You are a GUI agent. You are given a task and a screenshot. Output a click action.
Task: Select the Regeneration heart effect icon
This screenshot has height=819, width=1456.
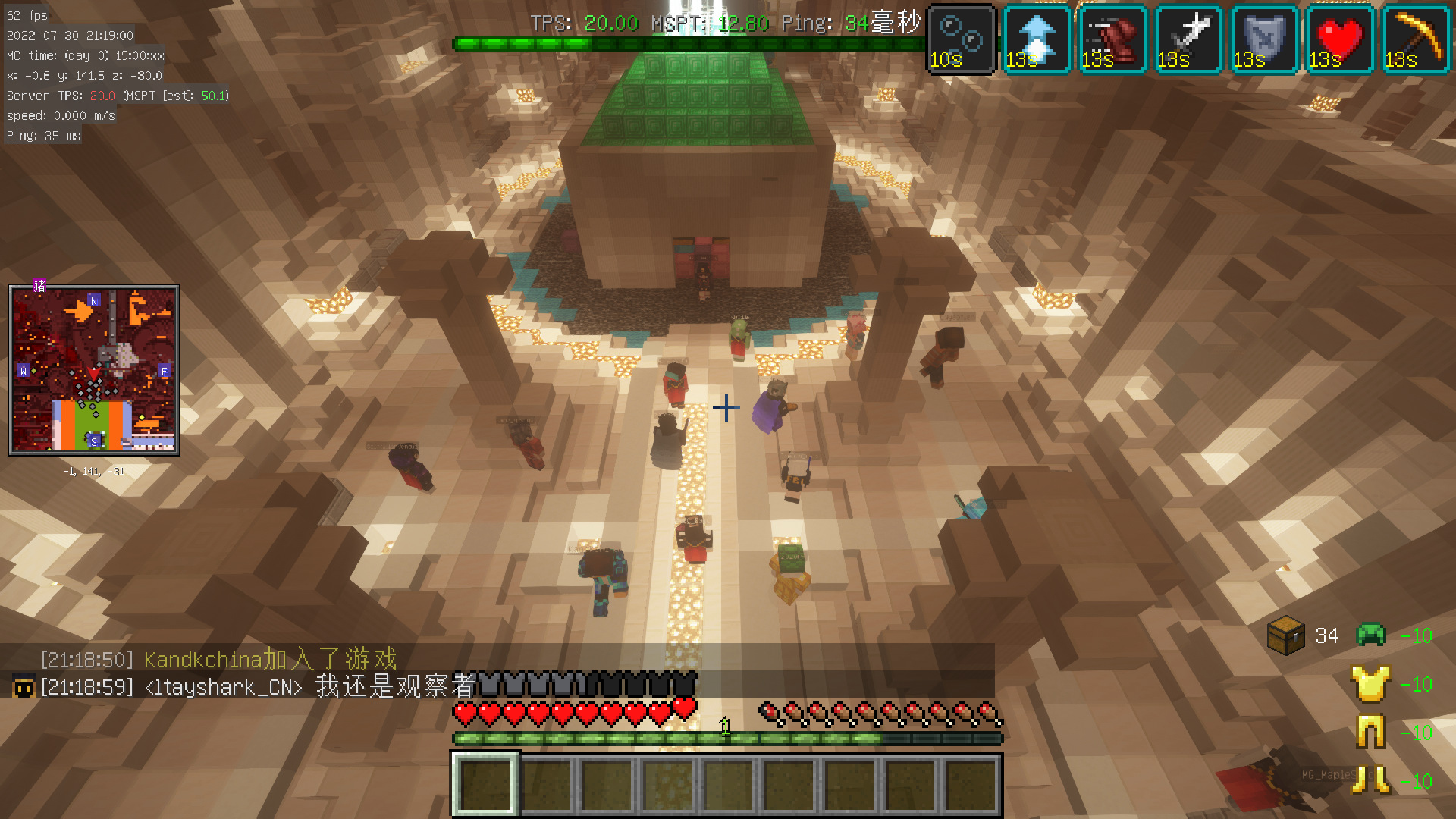tap(1340, 39)
